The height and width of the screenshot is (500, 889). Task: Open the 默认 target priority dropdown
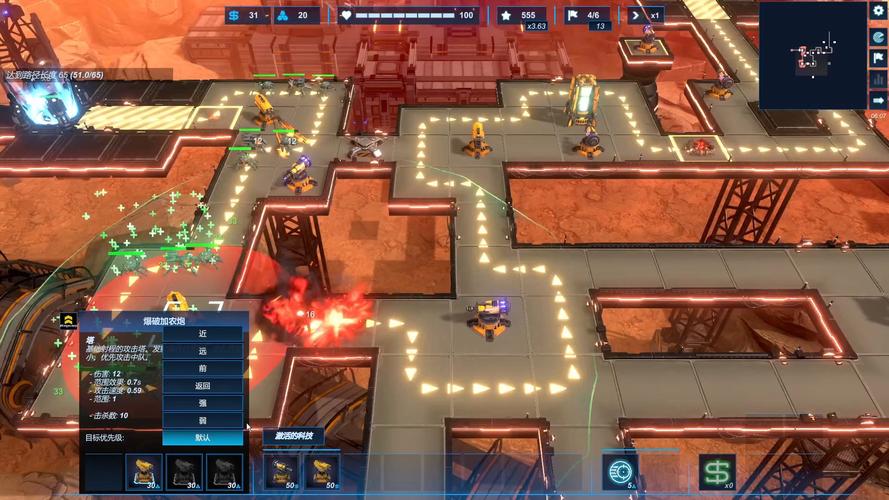203,437
